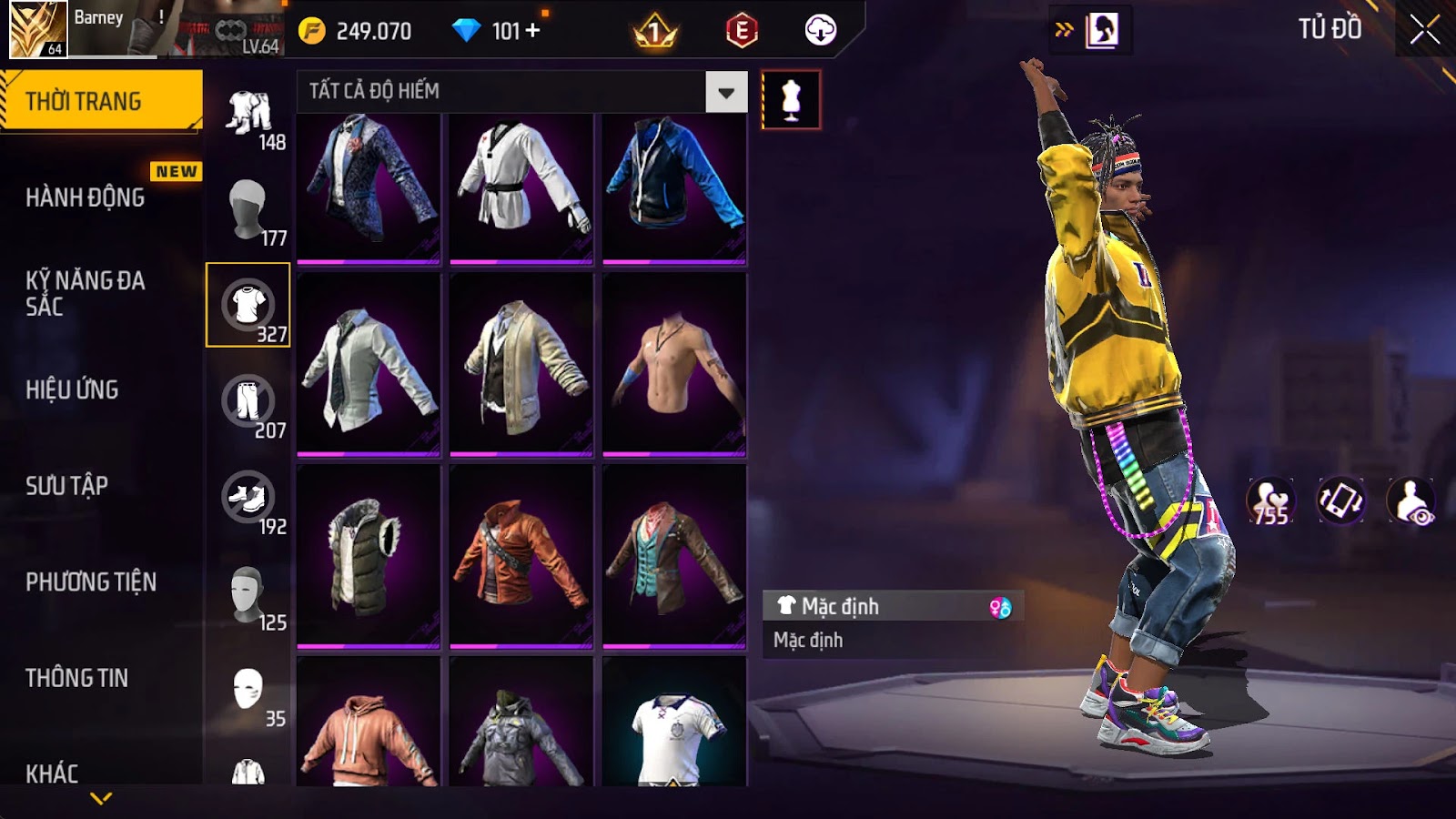Switch to the Hành Động tab
Screen dimensions: 1456x819
click(86, 197)
